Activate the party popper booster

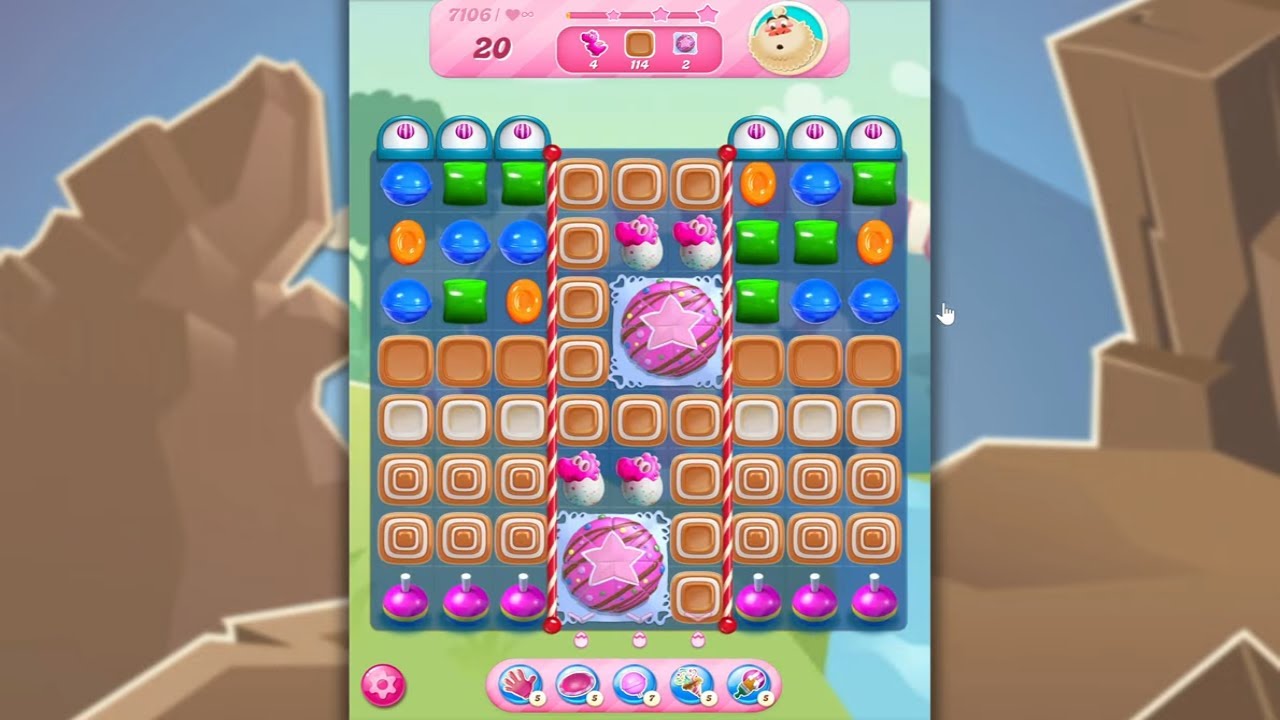point(691,685)
